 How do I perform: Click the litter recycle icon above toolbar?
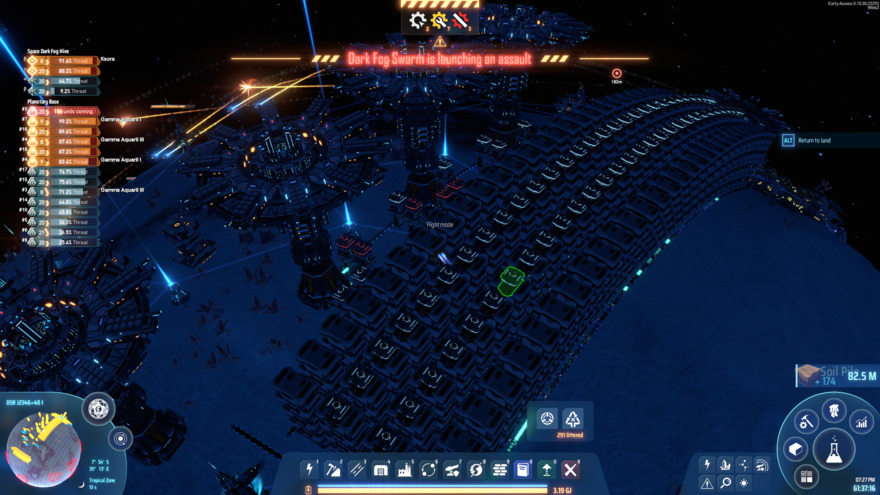pyautogui.click(x=573, y=419)
